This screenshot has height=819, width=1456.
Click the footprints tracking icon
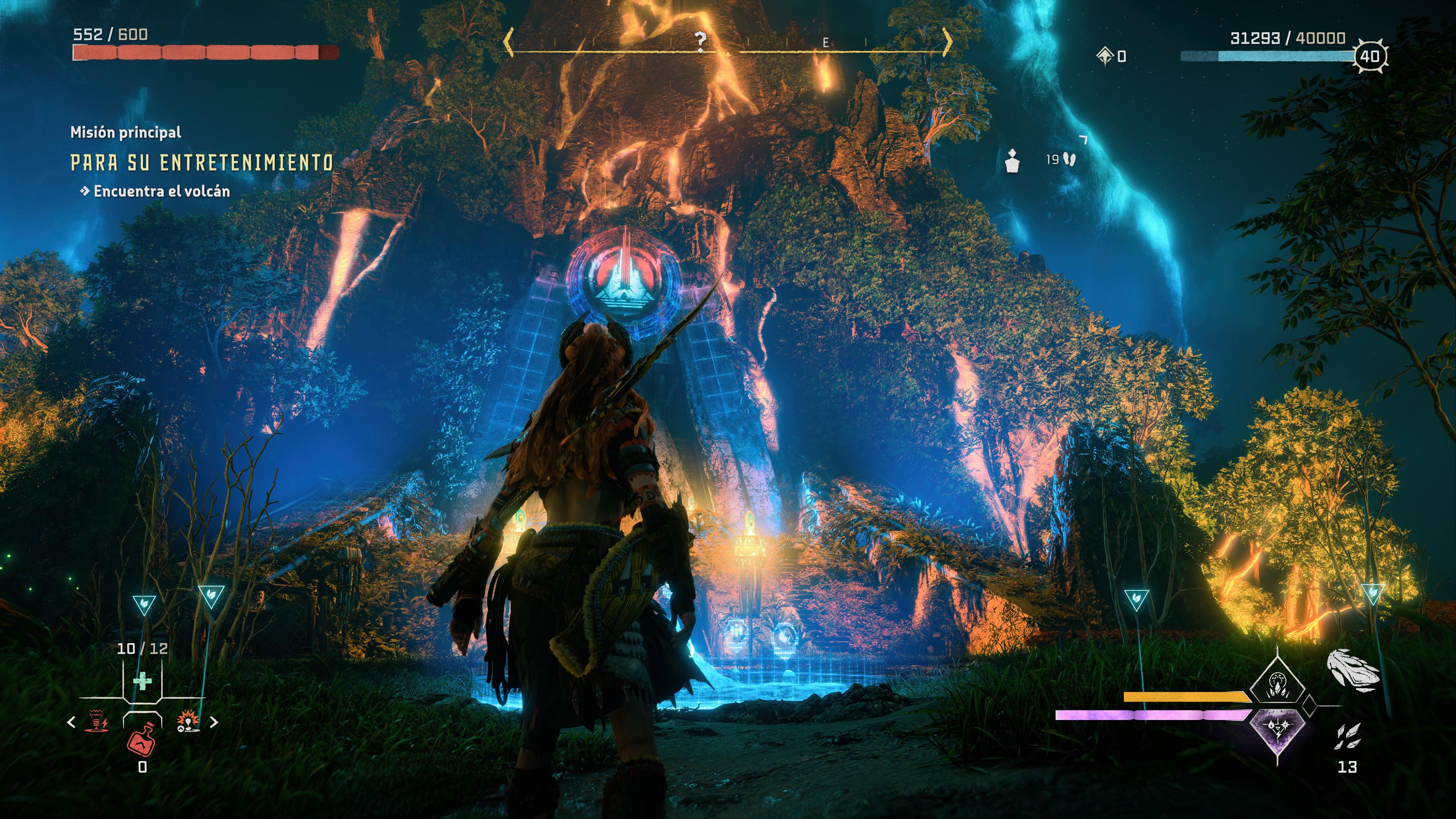tap(1068, 160)
